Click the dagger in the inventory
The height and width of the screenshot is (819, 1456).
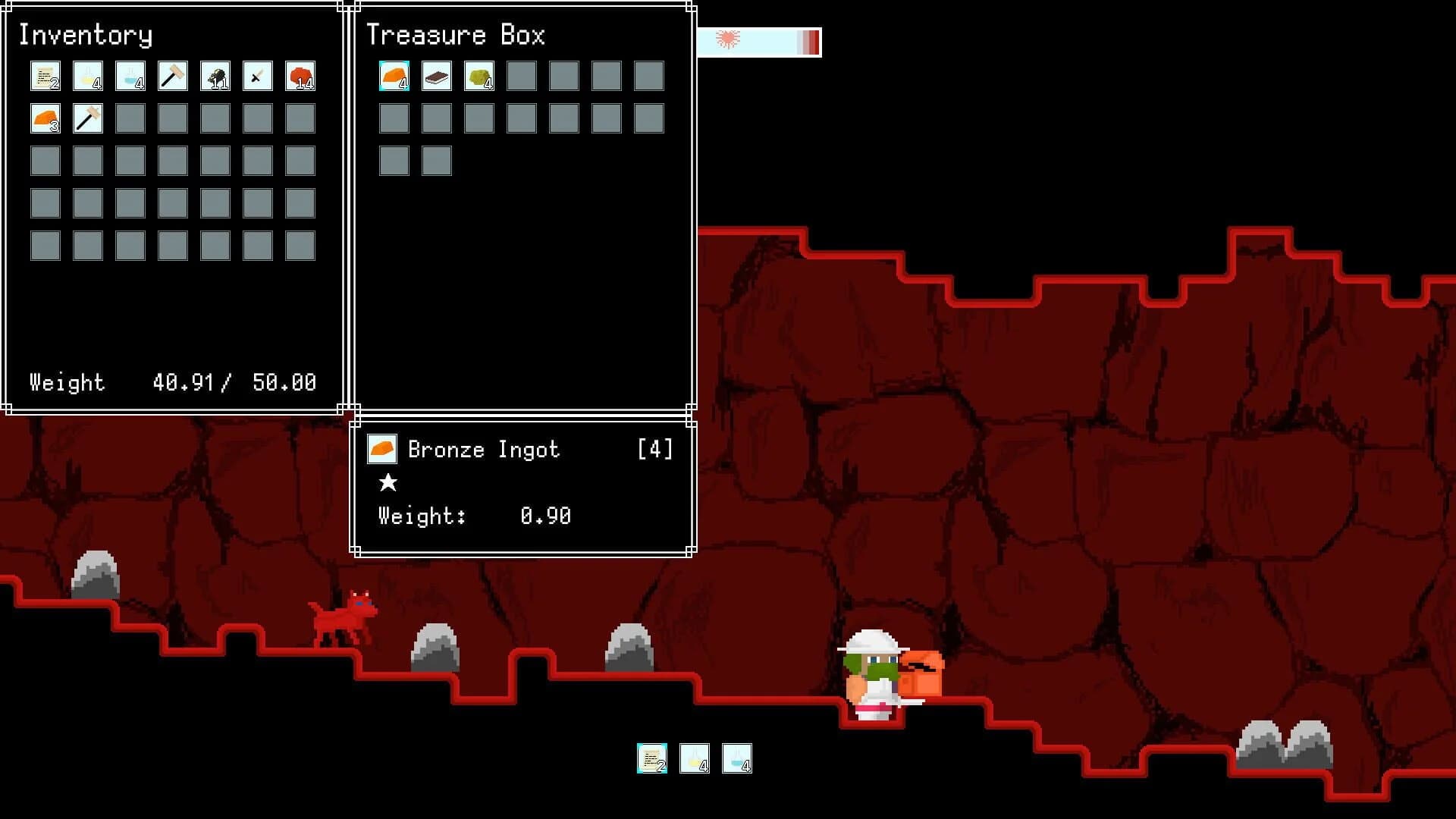(x=257, y=76)
